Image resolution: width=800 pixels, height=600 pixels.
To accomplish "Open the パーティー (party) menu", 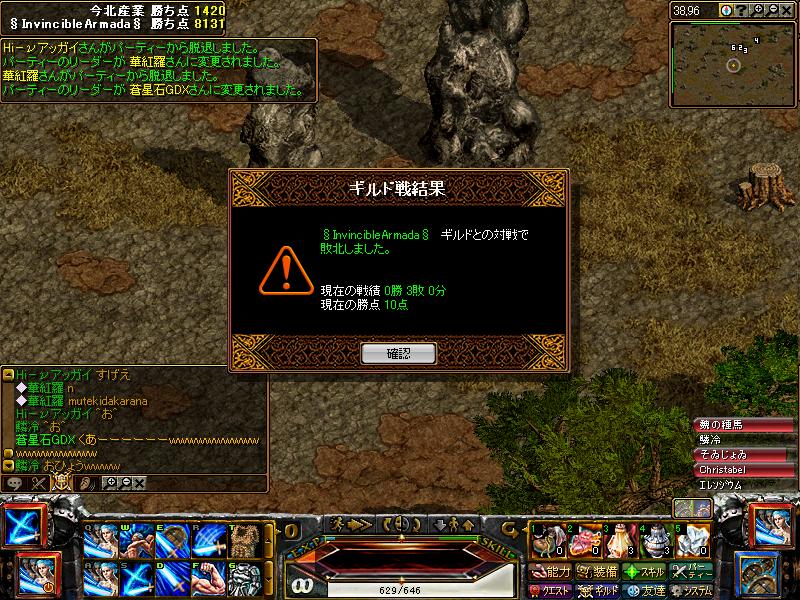I will click(x=691, y=572).
